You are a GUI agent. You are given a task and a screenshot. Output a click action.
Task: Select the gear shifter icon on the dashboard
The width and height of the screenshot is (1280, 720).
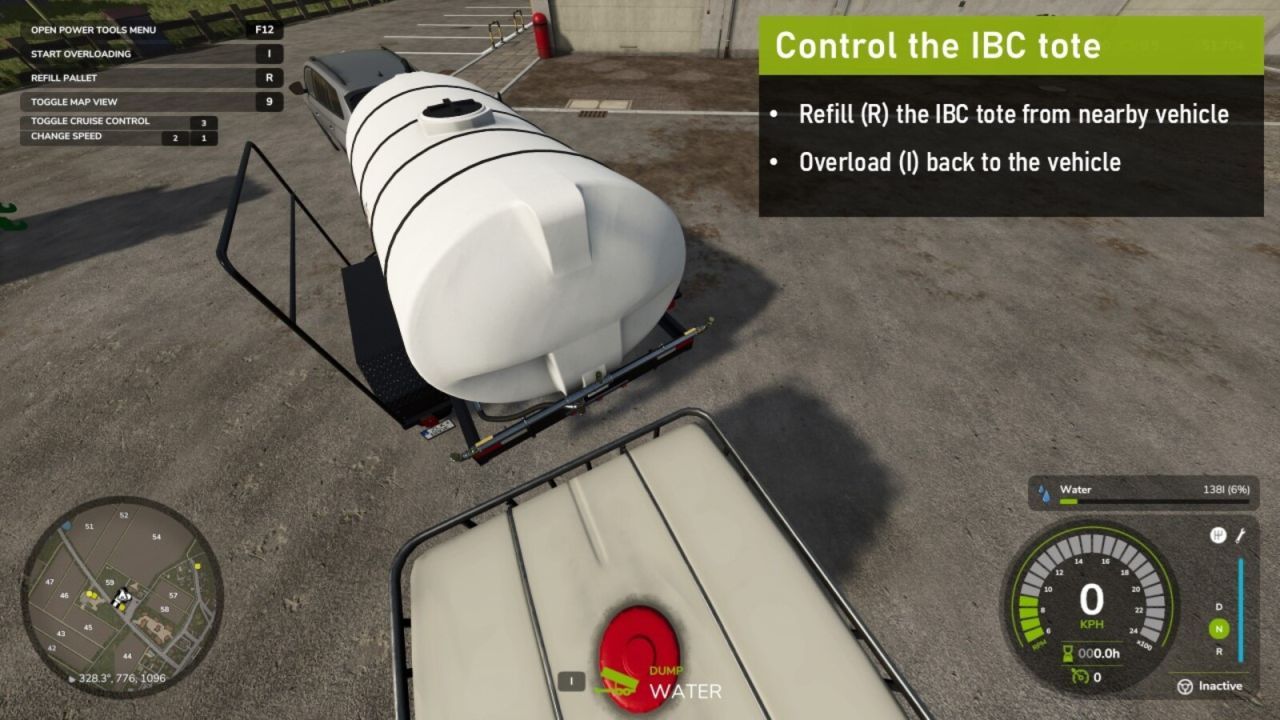(1220, 536)
